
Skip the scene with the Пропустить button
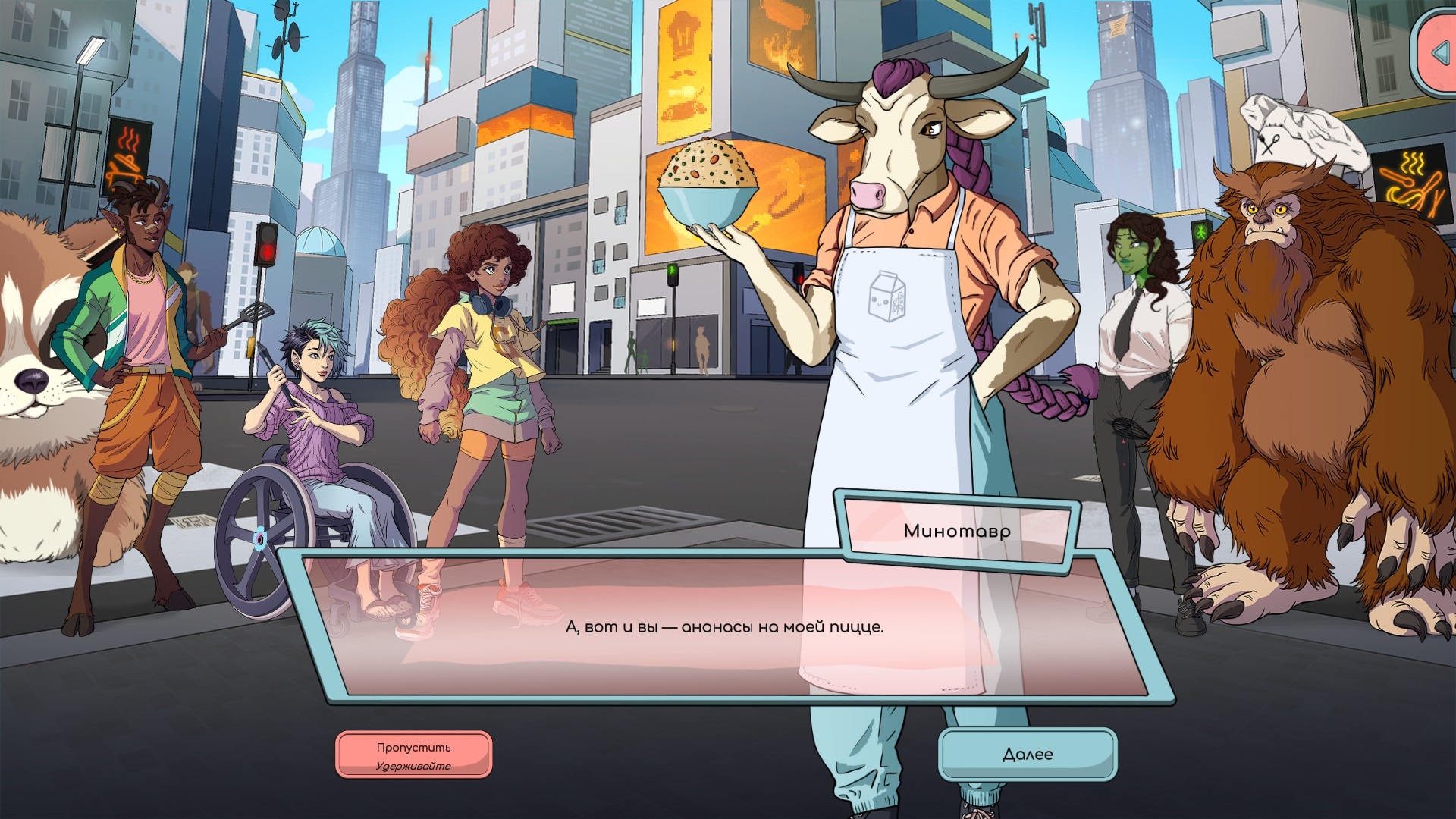pos(414,755)
